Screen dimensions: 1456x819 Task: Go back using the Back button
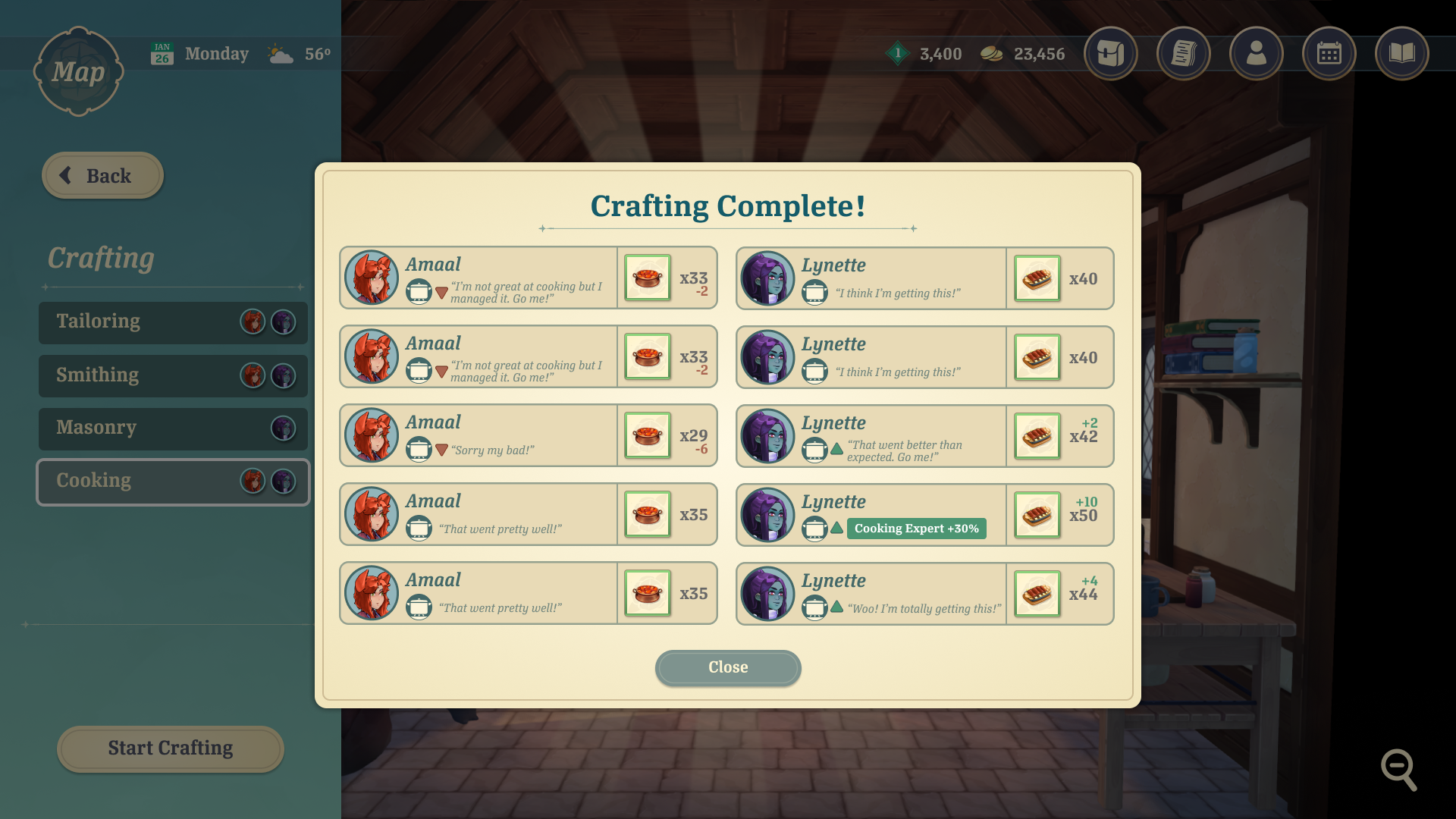(x=102, y=176)
